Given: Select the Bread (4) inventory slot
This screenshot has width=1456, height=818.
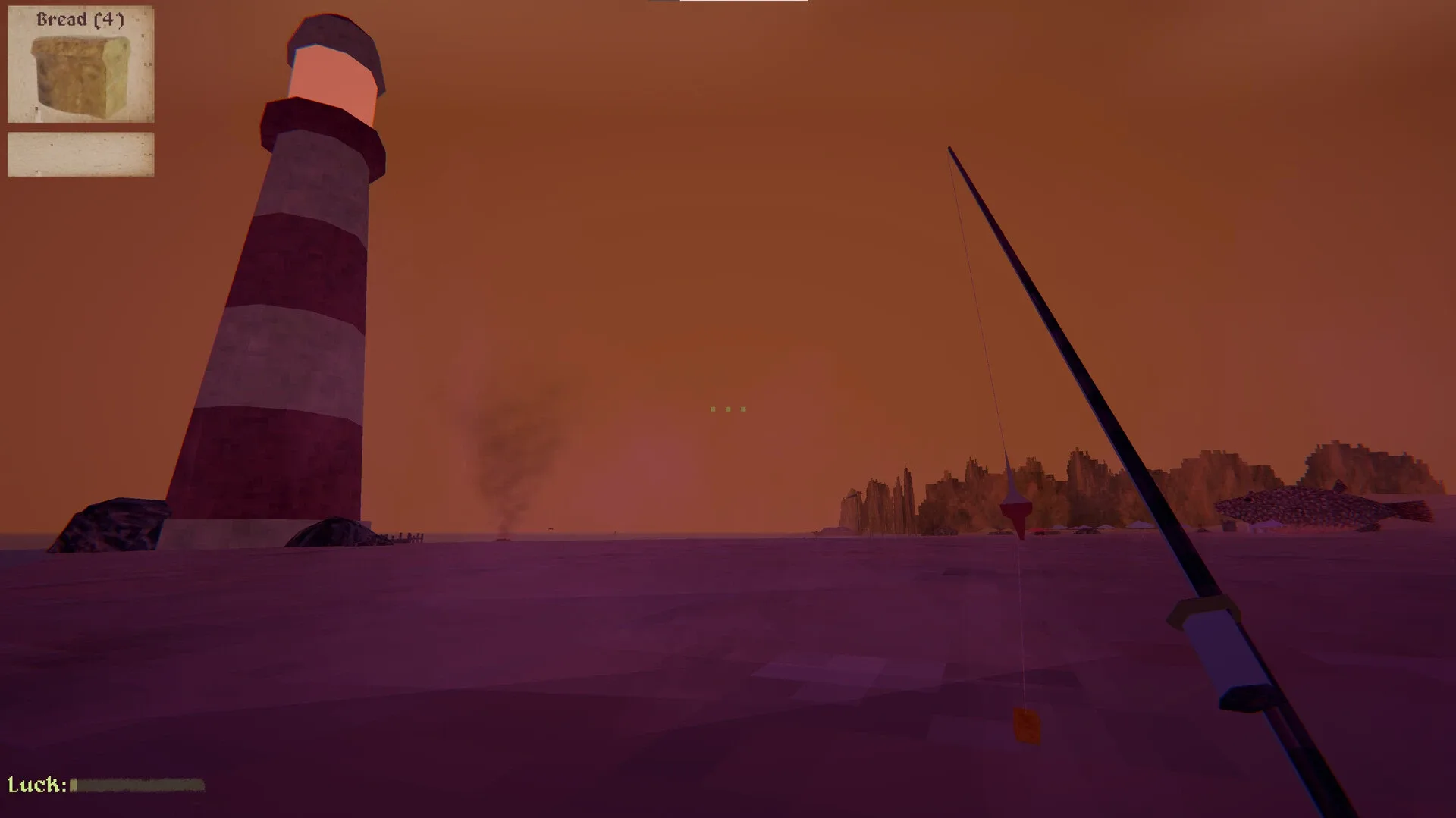Looking at the screenshot, I should [80, 63].
